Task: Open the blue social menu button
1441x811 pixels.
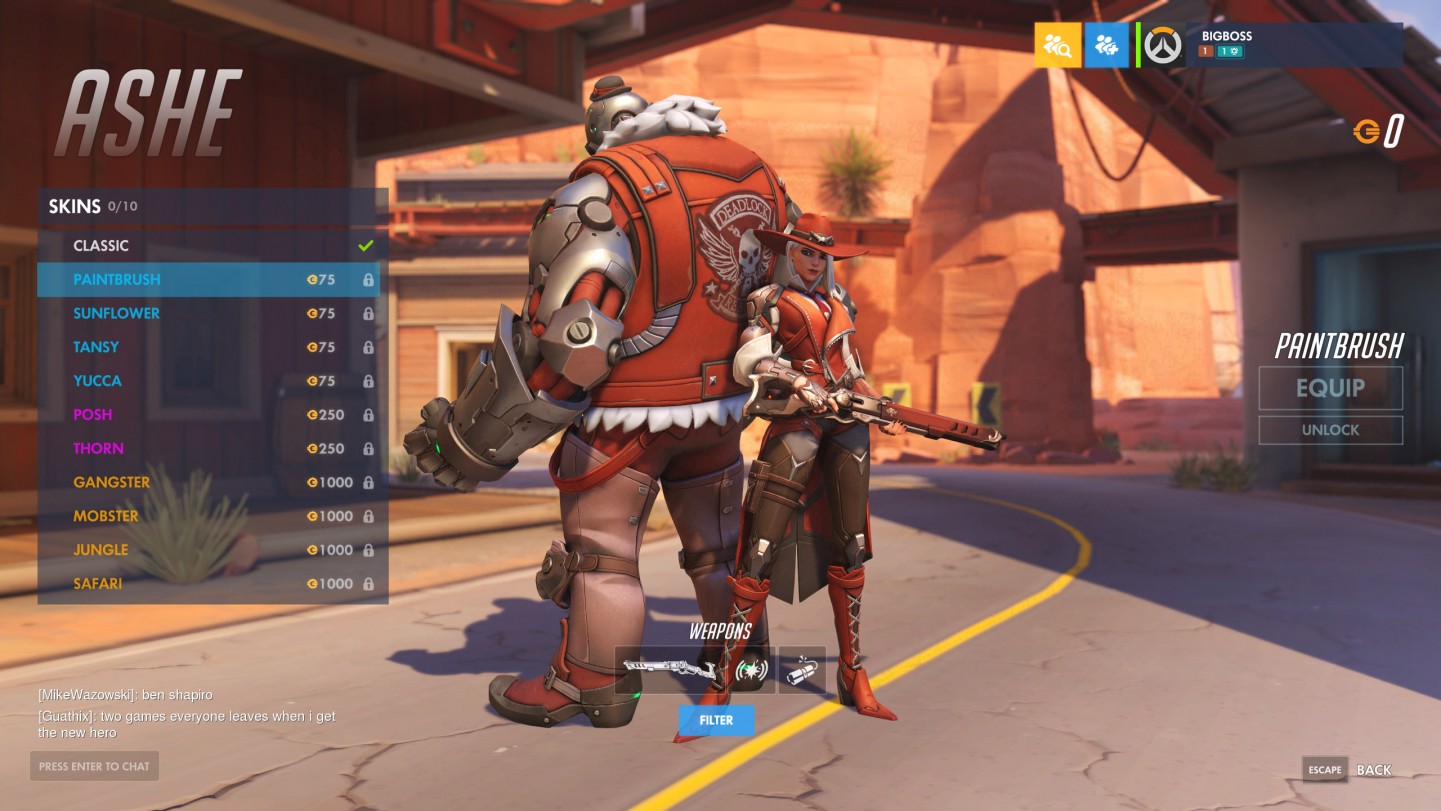Action: 1106,45
